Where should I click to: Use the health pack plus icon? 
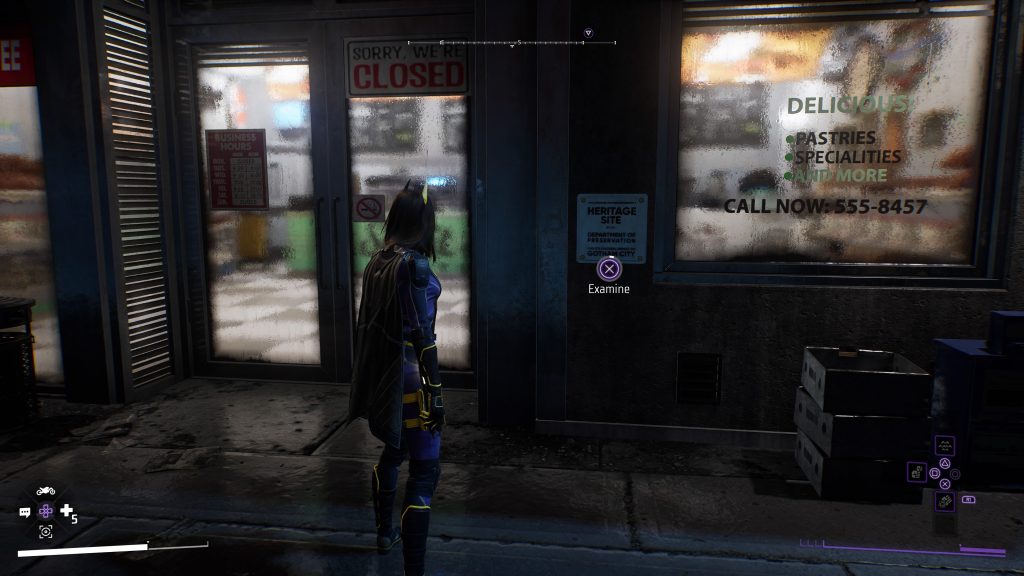click(x=67, y=511)
